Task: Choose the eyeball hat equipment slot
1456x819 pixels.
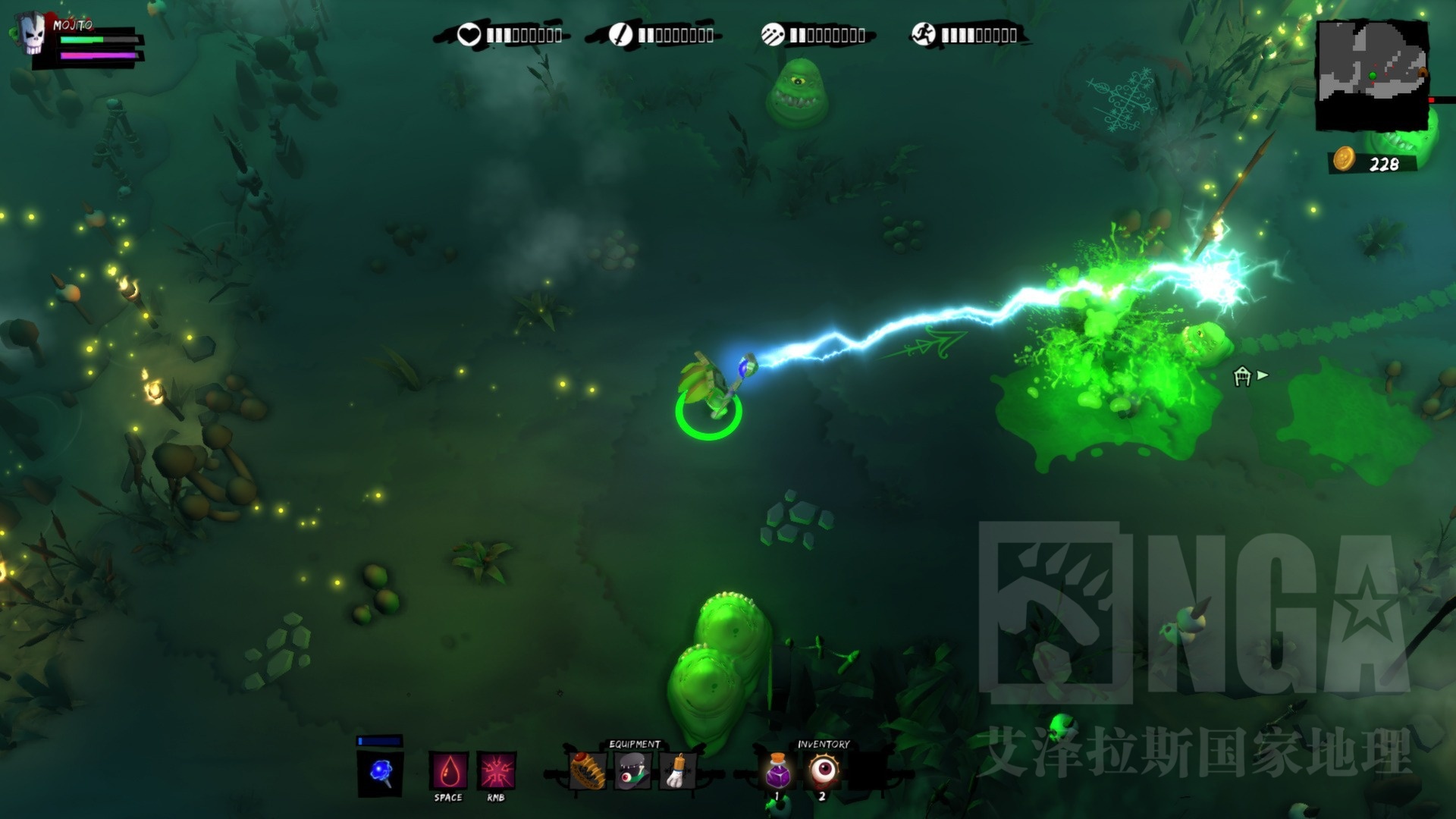Action: tap(632, 771)
